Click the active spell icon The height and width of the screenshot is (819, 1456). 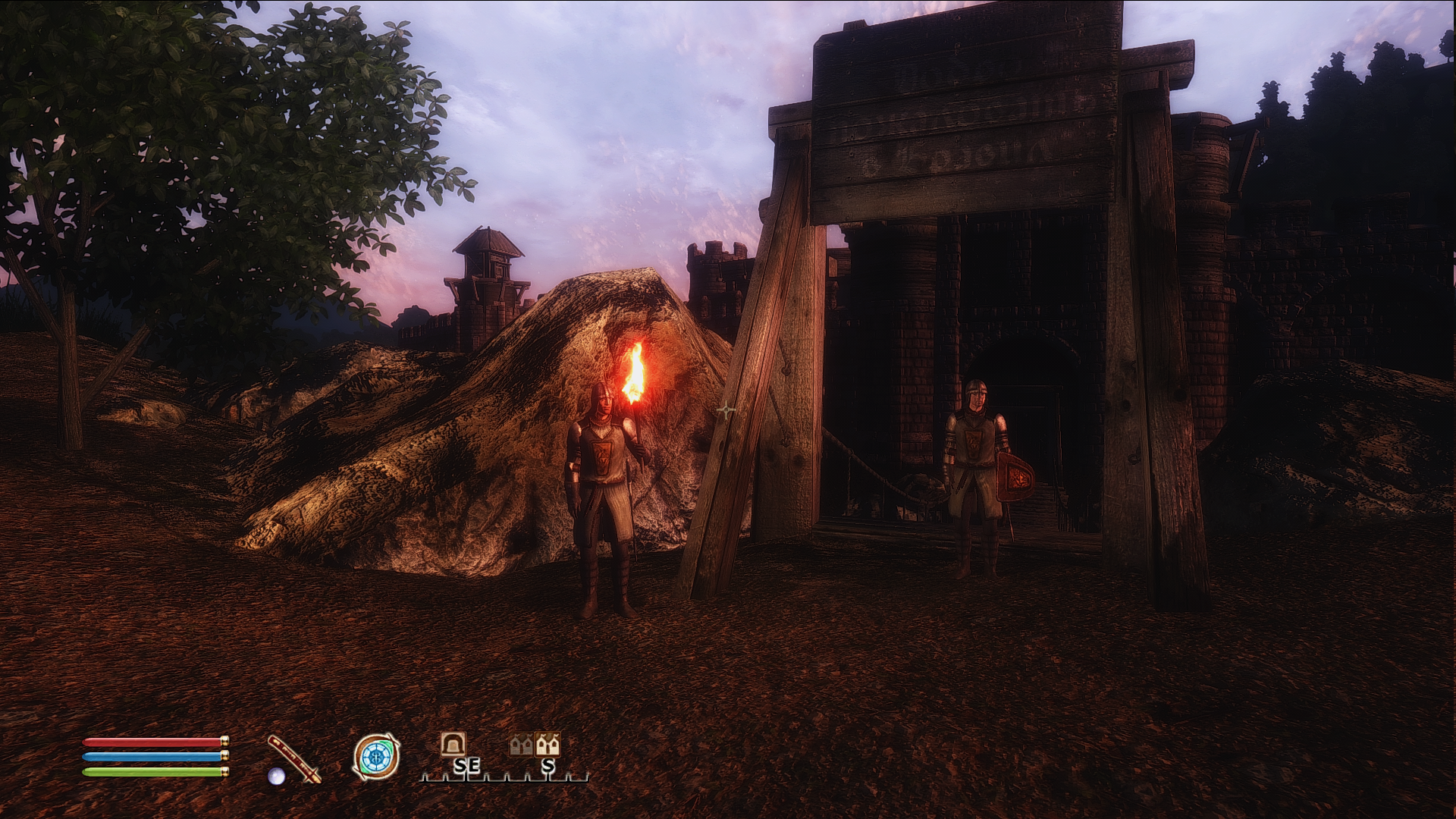(376, 757)
